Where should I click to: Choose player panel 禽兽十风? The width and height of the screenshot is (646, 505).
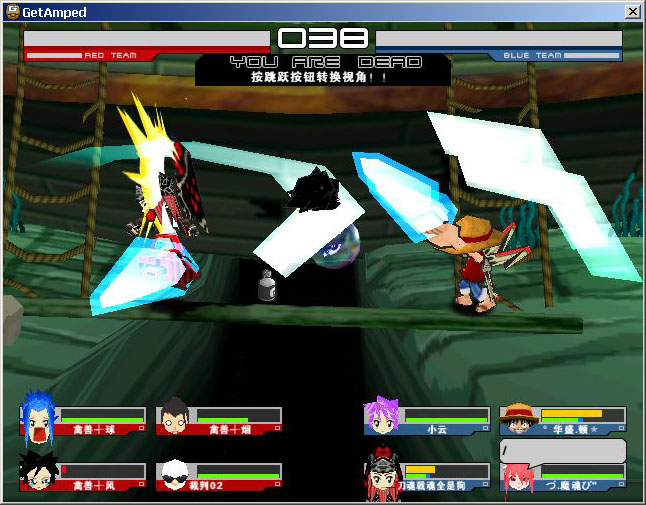[84, 475]
